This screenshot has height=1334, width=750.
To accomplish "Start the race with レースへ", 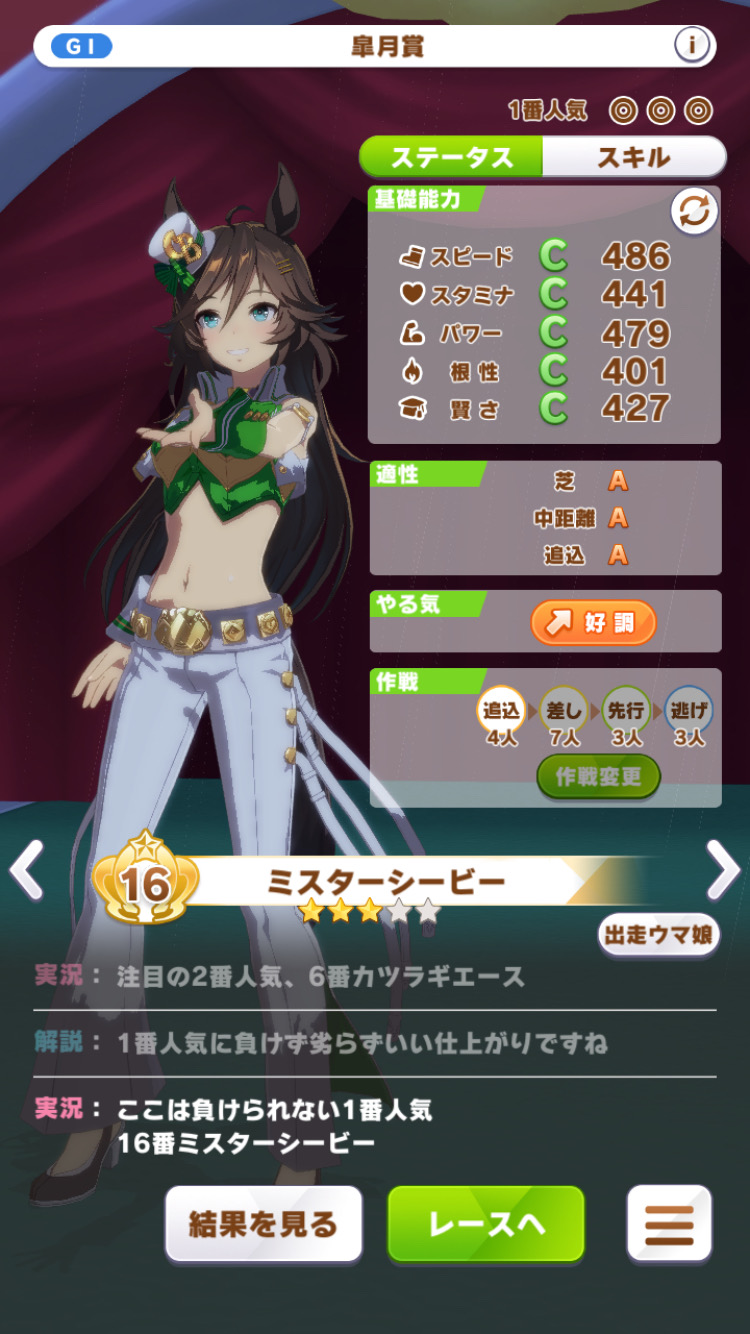I will (x=486, y=1224).
